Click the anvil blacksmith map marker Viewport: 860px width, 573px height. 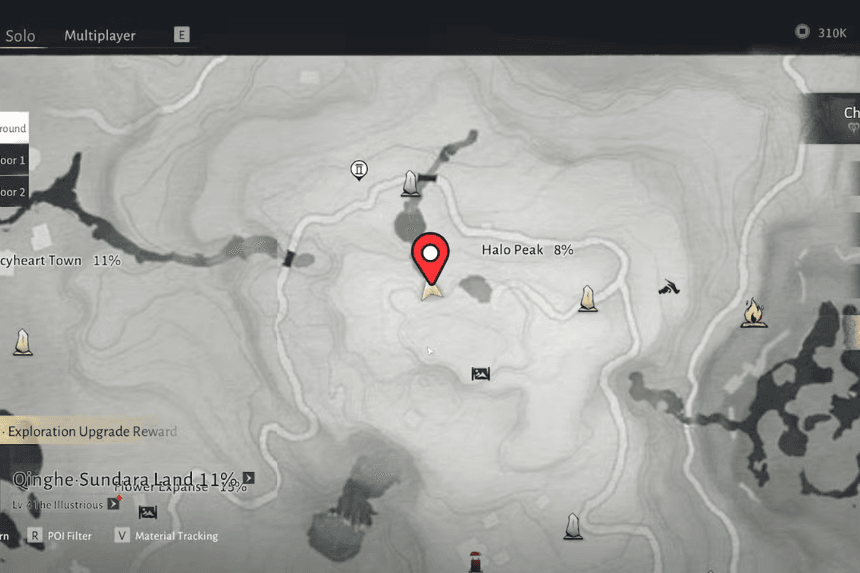point(669,288)
